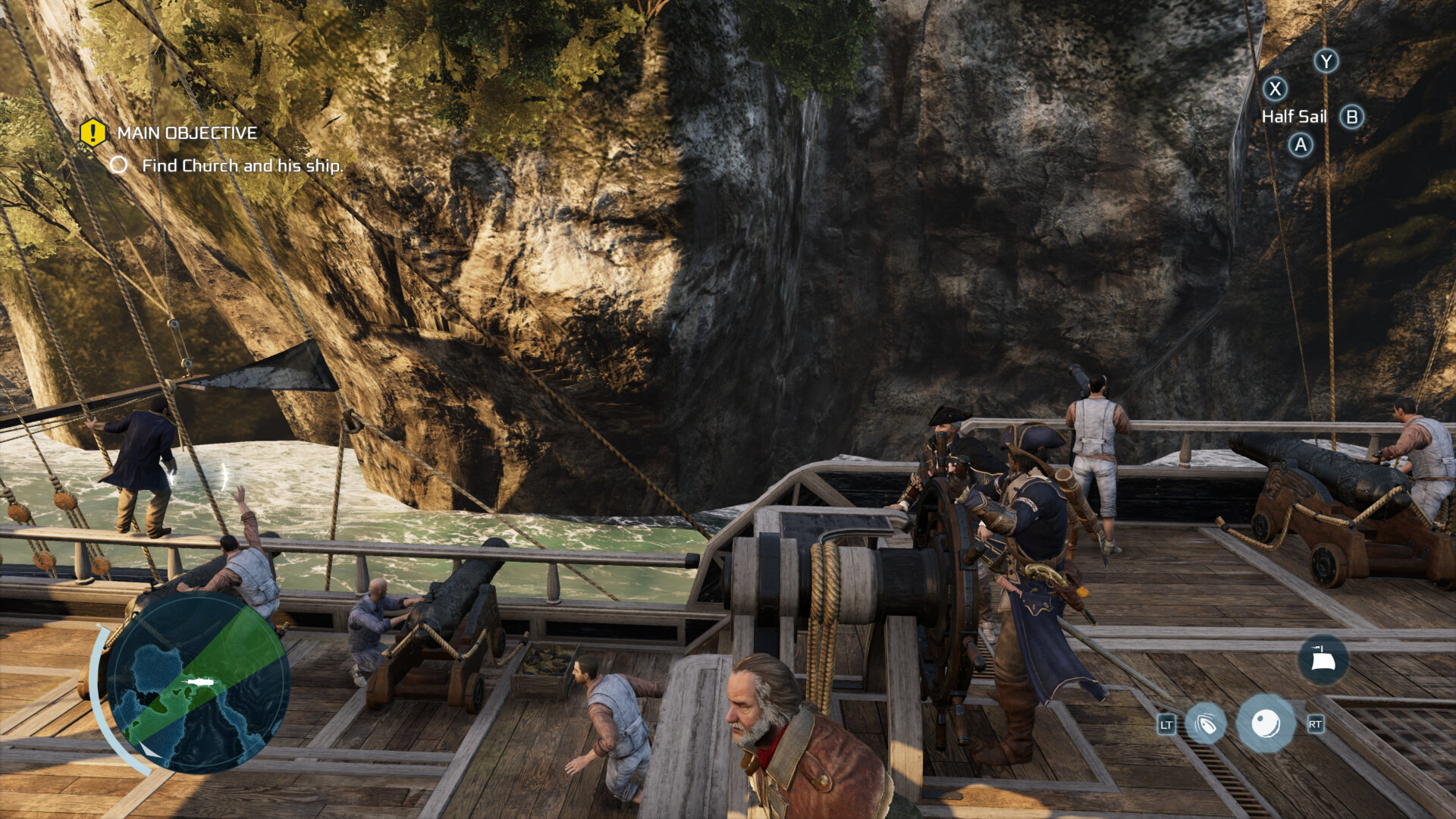
Task: Select the 'Find Church and his ship' objective
Action: pyautogui.click(x=242, y=165)
